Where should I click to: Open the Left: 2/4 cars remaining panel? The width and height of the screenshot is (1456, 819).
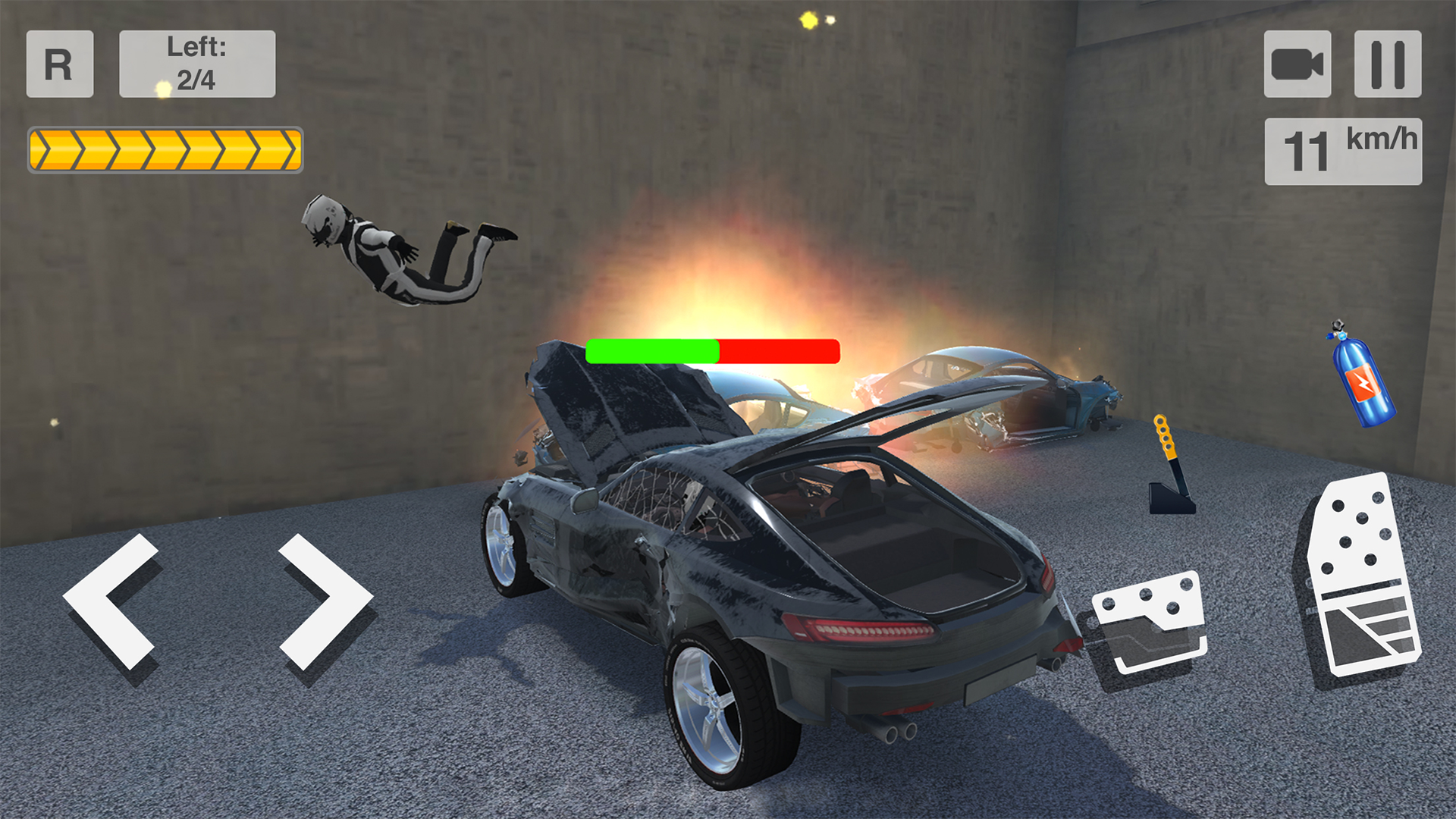coord(196,64)
